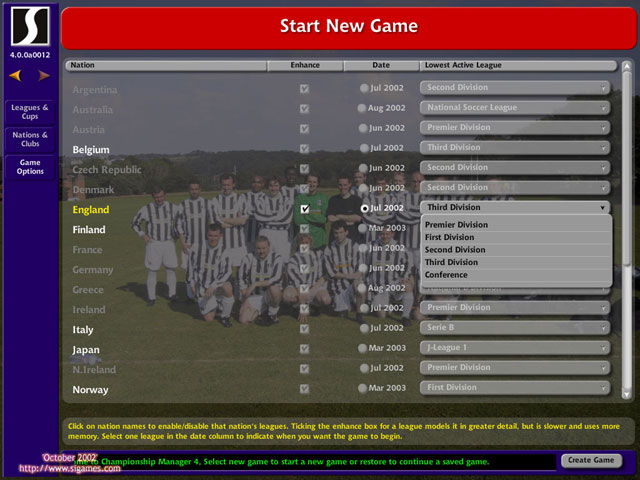Toggle the Japan nation name
Viewport: 640px width, 480px height.
tap(86, 350)
